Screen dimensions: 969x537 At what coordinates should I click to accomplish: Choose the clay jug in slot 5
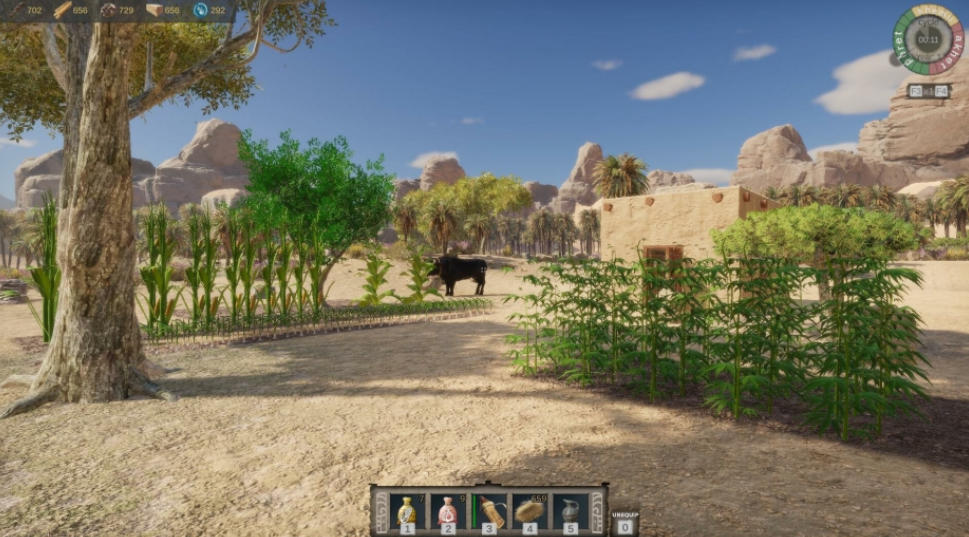tap(570, 511)
